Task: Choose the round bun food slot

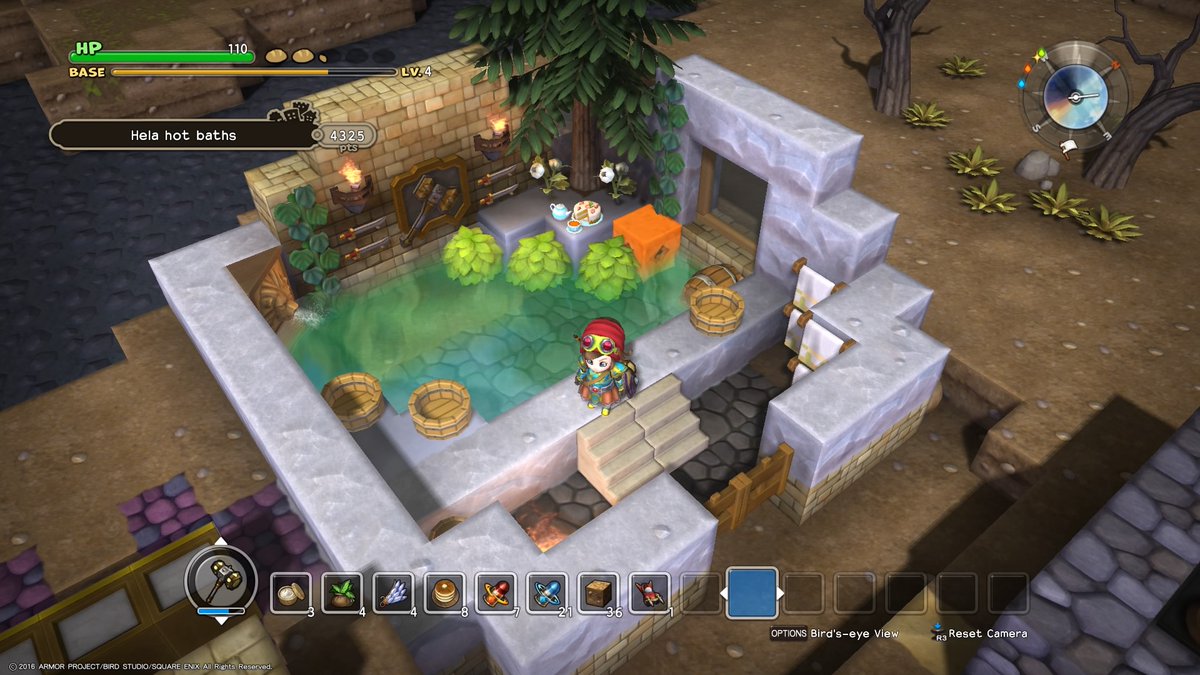Action: tap(291, 592)
